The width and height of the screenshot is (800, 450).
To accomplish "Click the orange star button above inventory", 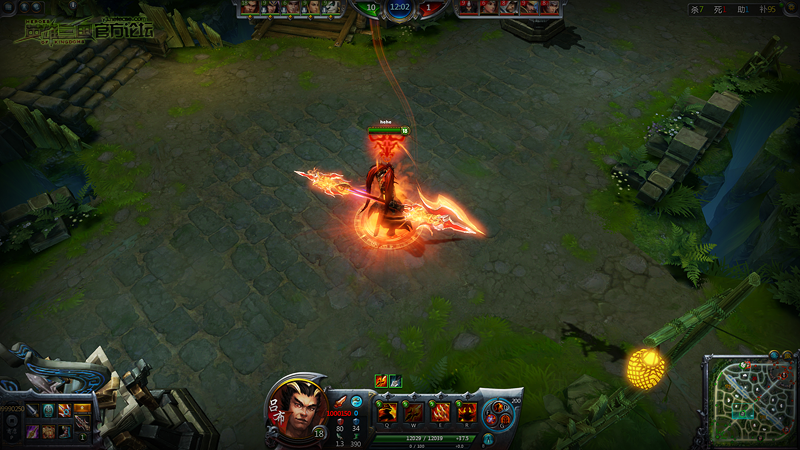I will coord(81,408).
